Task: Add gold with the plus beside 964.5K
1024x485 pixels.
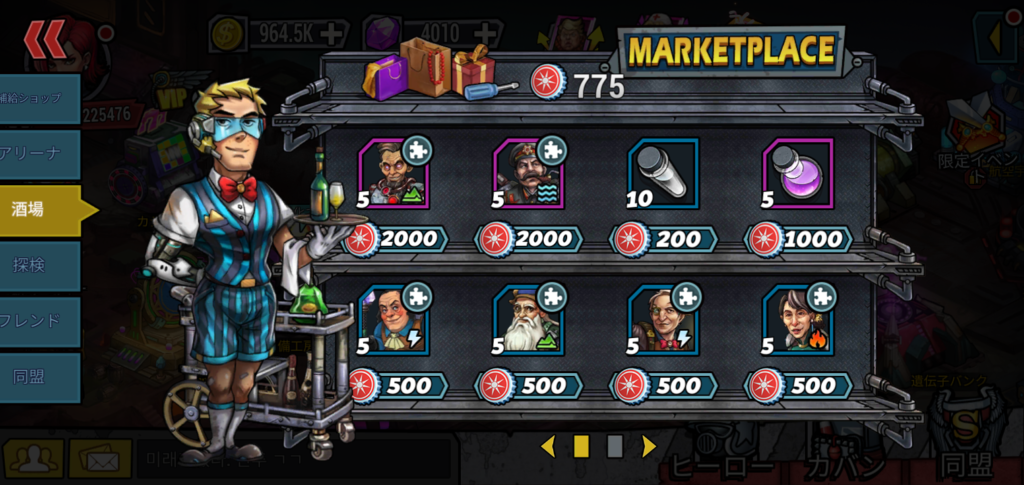Action: point(331,34)
